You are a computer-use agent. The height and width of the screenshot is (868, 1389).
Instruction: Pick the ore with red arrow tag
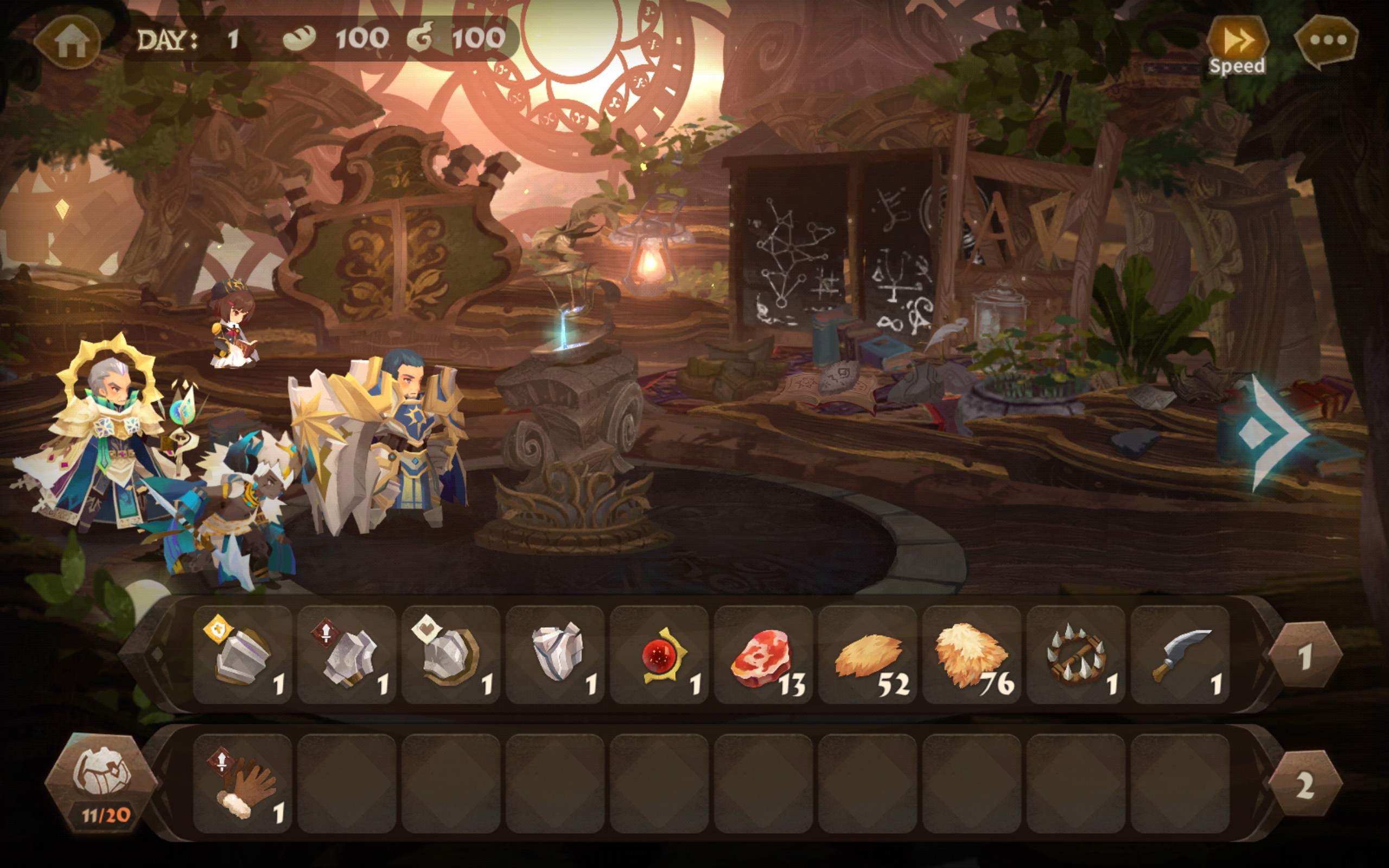(x=347, y=654)
